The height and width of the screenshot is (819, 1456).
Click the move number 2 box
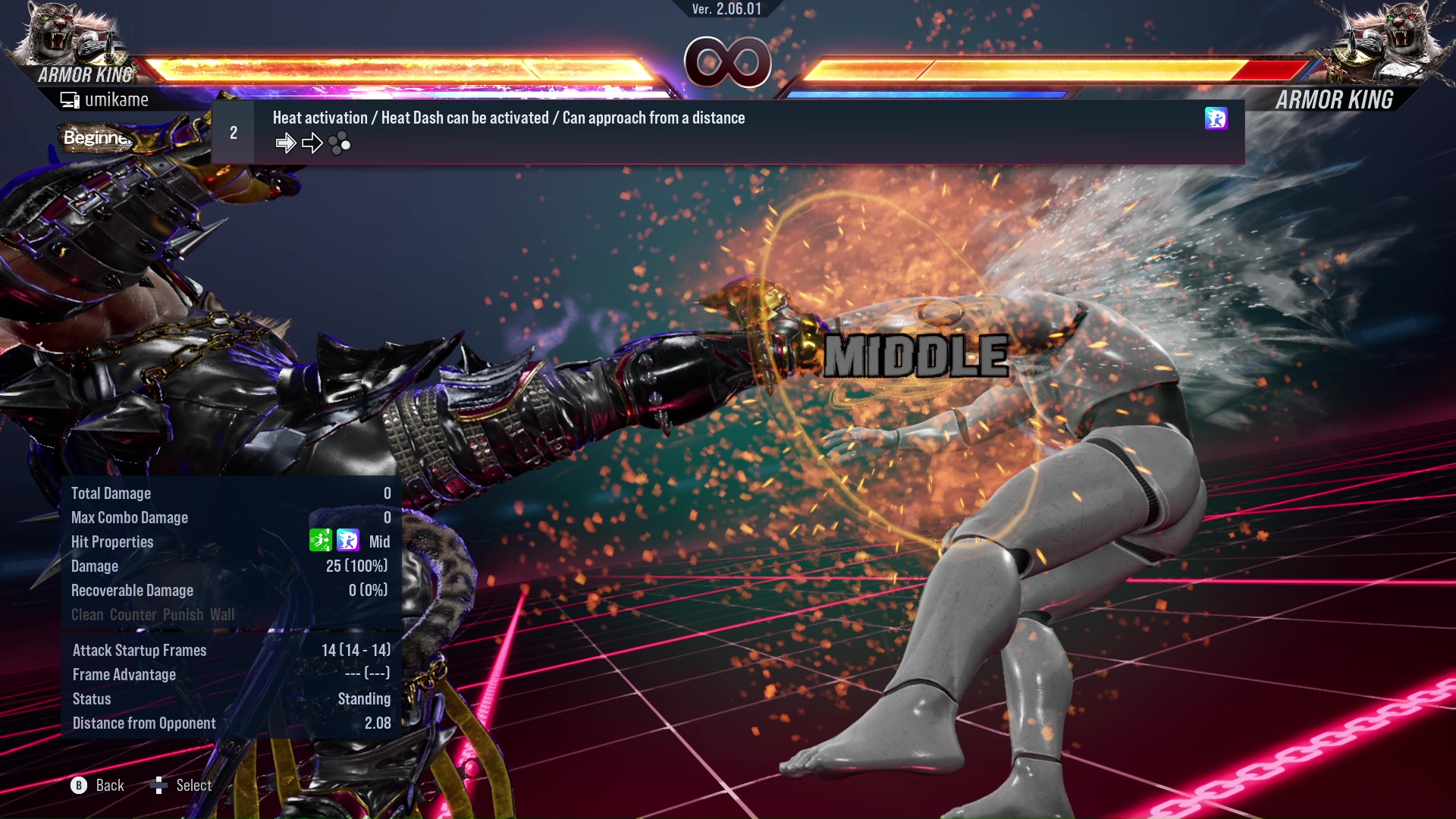[x=234, y=133]
